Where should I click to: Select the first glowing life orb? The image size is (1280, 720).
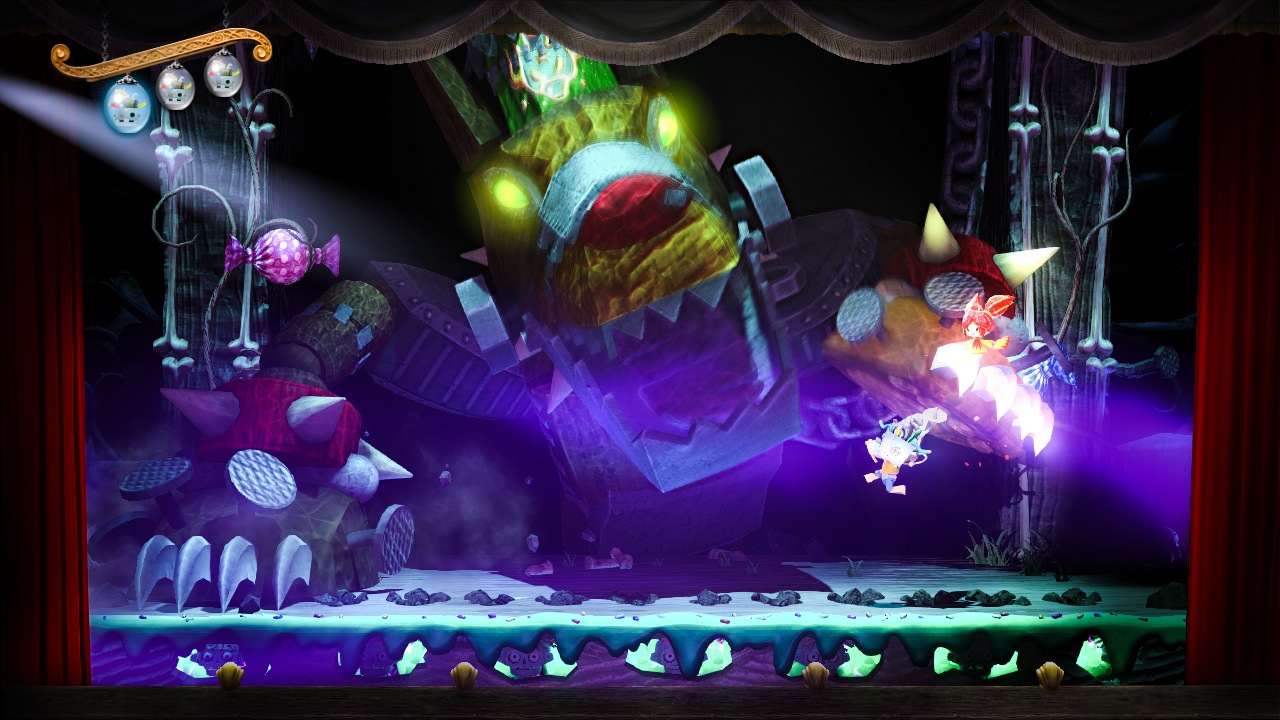123,105
